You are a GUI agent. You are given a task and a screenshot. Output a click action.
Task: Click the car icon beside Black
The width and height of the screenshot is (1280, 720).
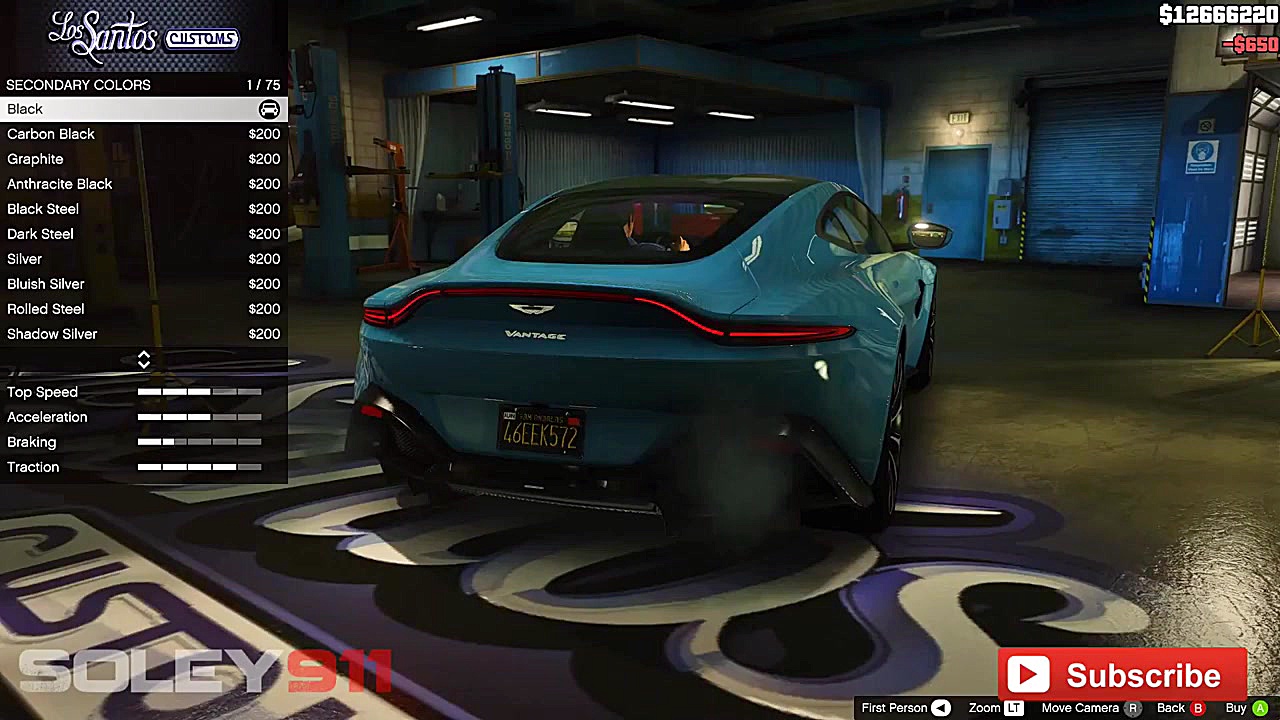[269, 109]
